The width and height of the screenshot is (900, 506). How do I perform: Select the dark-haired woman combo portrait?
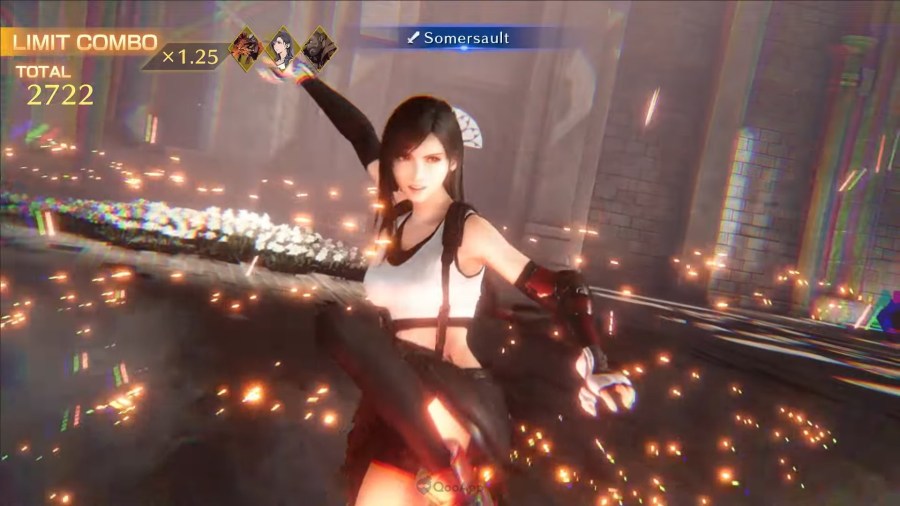tap(283, 47)
